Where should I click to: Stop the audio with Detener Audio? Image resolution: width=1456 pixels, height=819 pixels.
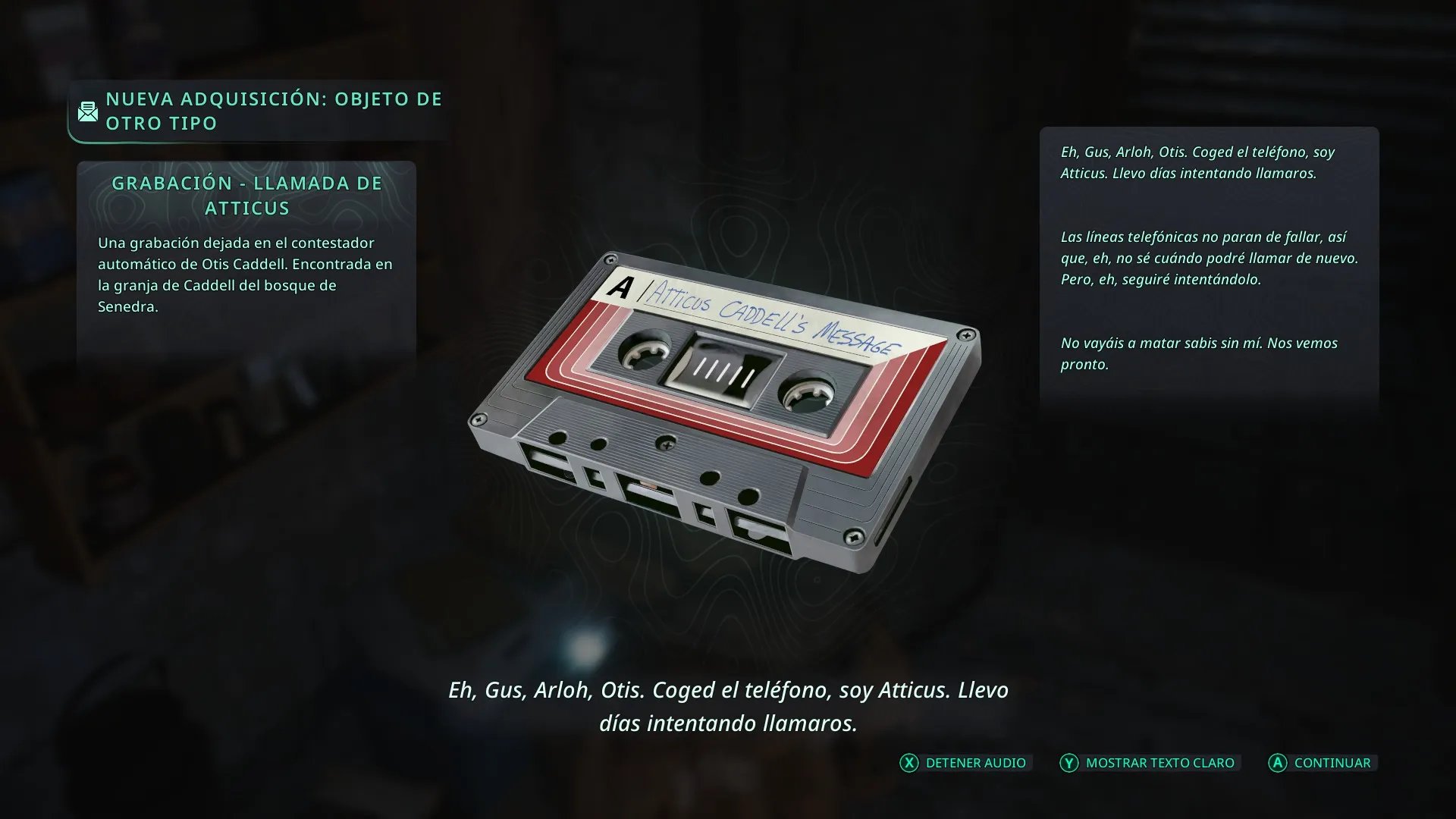964,763
